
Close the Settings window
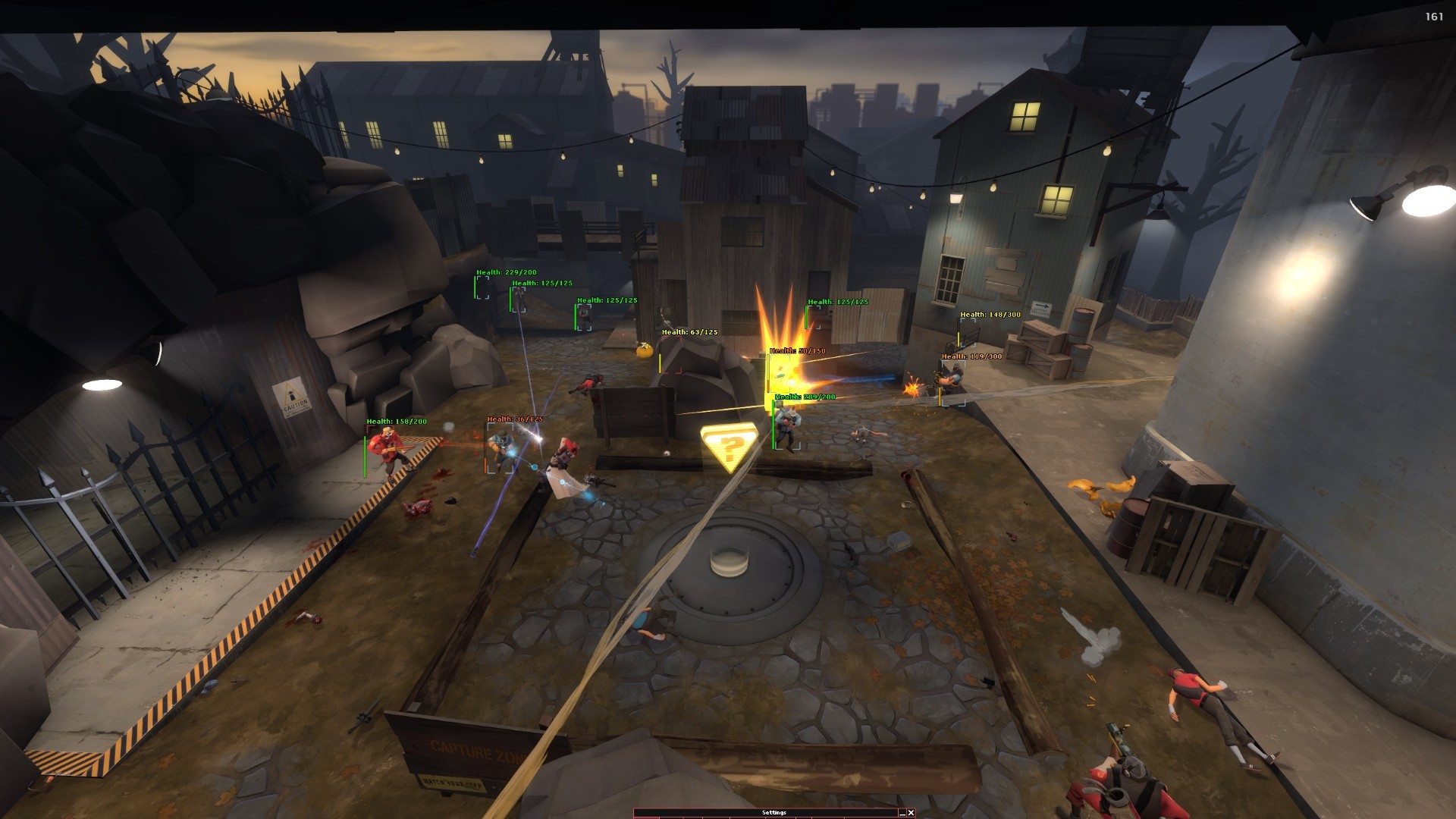click(x=911, y=813)
